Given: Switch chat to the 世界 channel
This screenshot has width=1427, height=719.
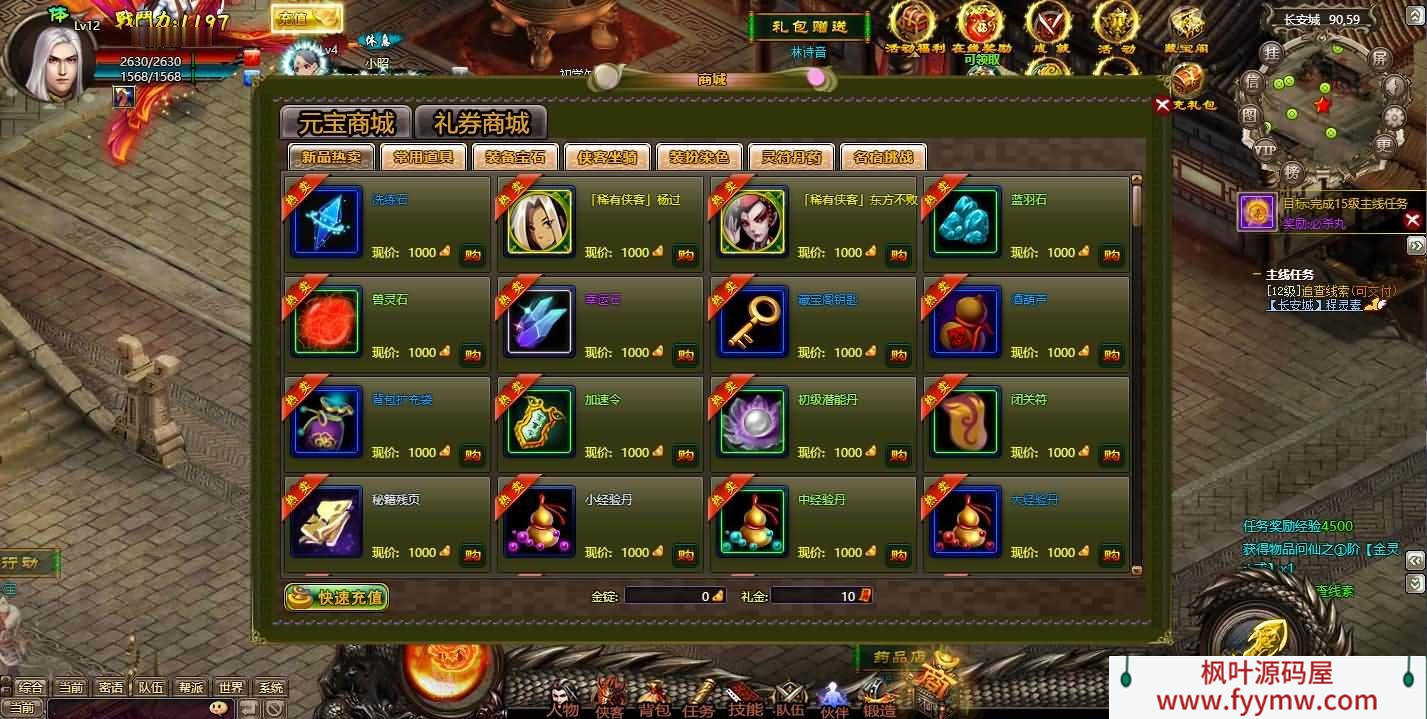Looking at the screenshot, I should coord(231,687).
